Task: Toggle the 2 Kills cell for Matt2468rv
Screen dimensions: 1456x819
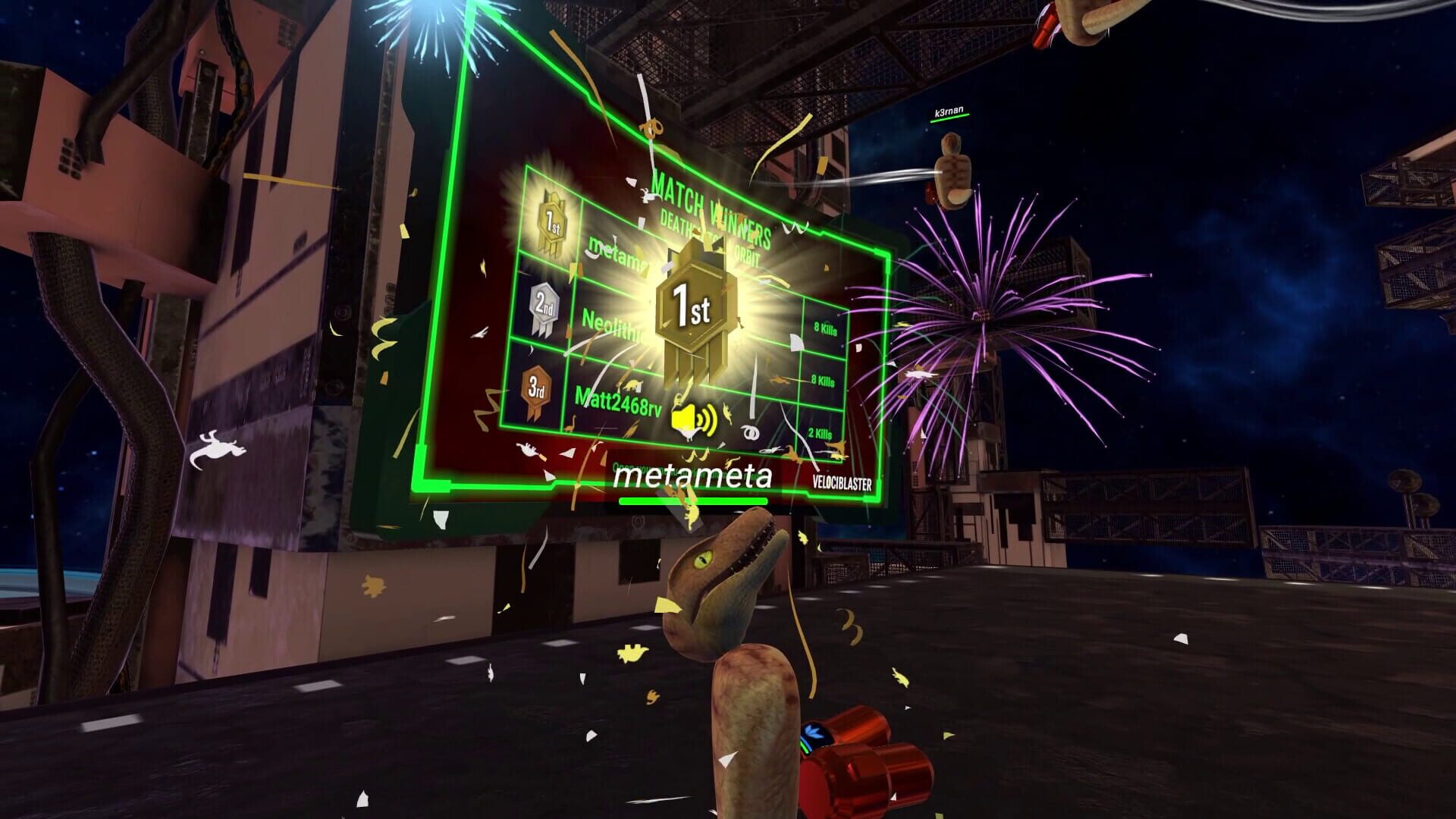Action: pos(820,432)
